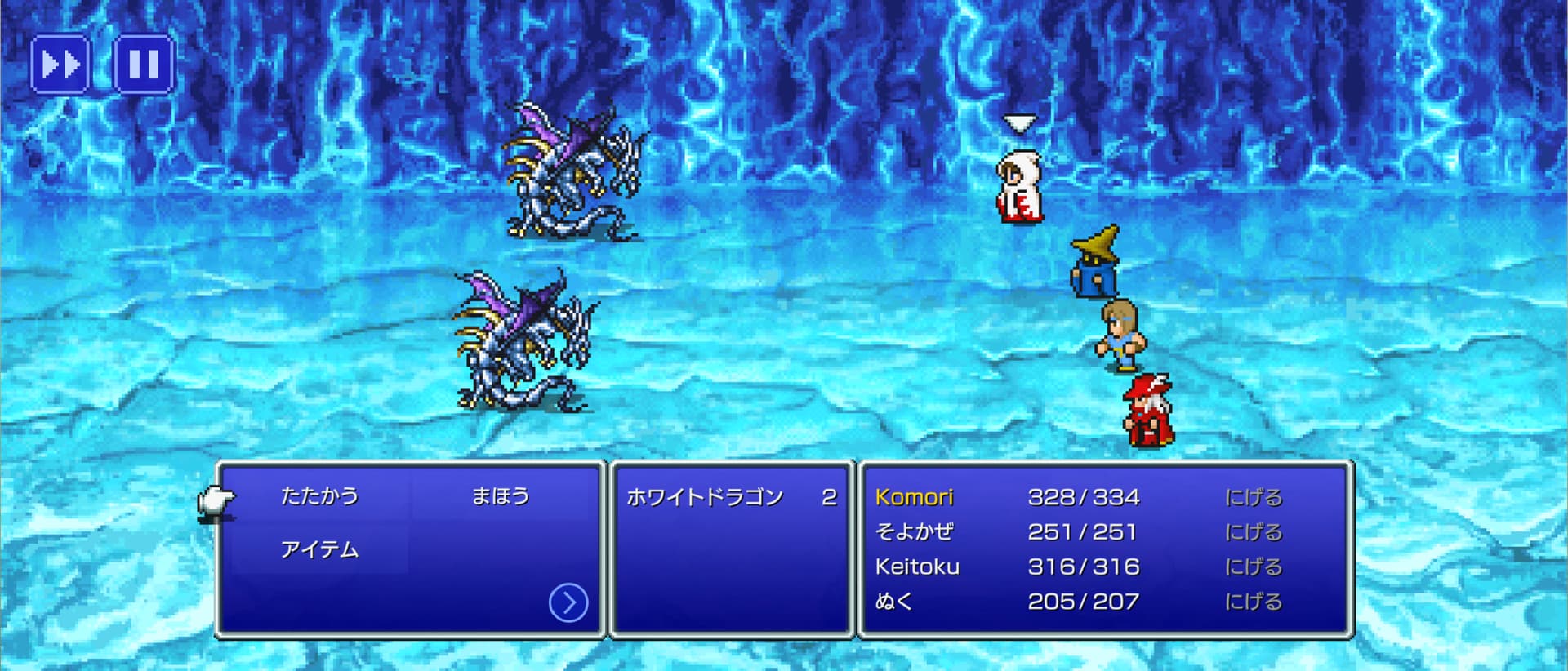This screenshot has height=671, width=1568.
Task: Select Komori in the party list
Action: (914, 497)
